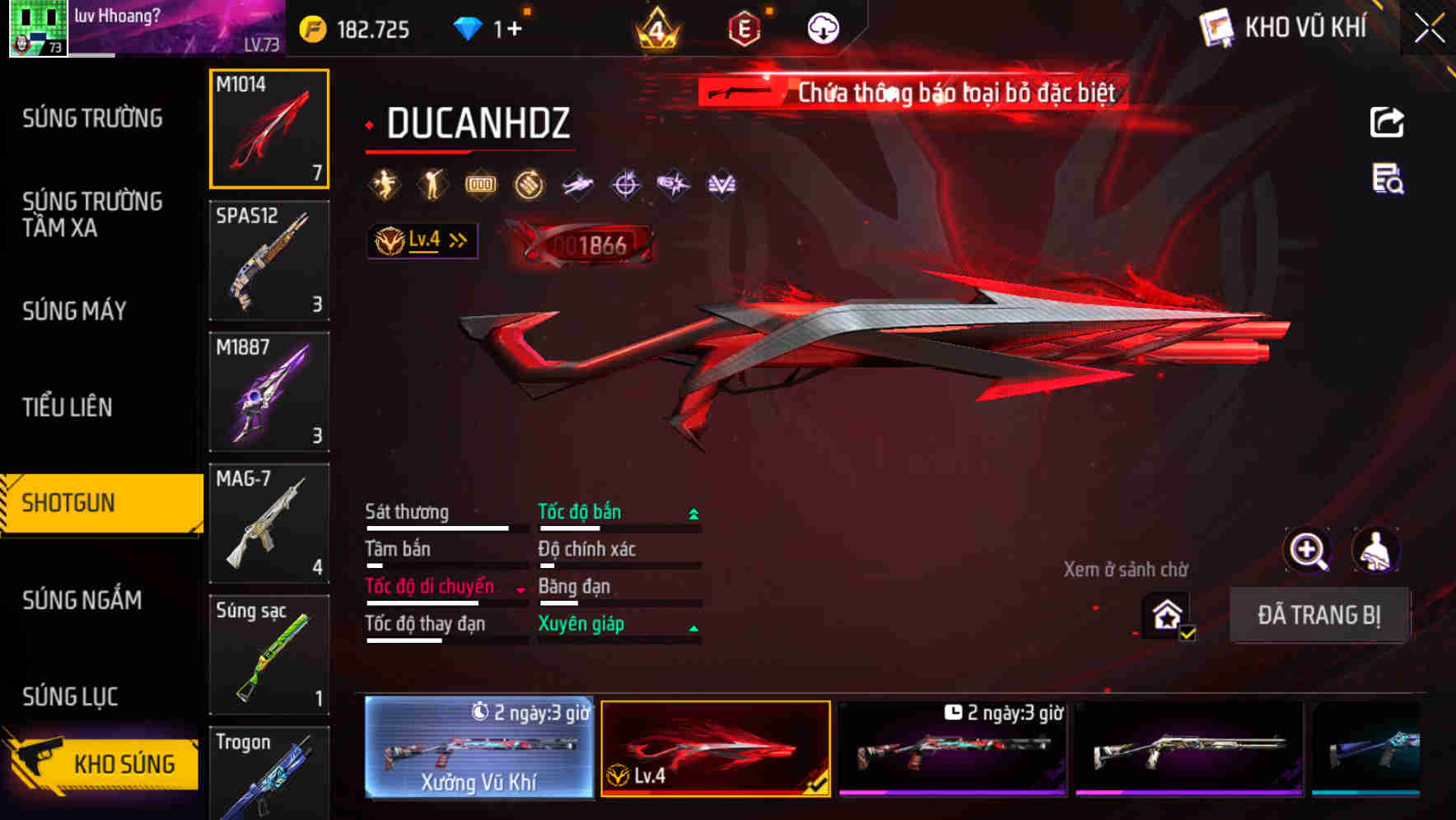Select the M1887 weapon thumbnail

pos(269,393)
